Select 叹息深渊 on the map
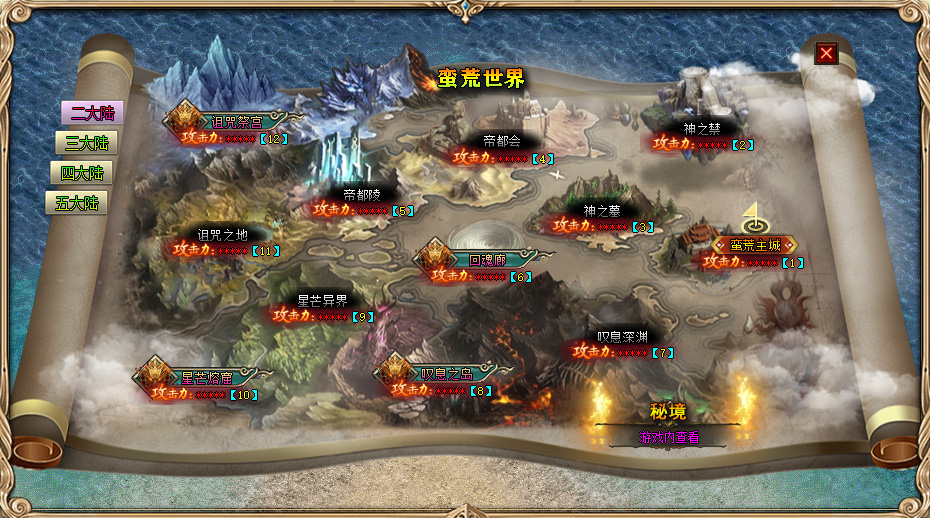This screenshot has height=518, width=930. pyautogui.click(x=622, y=337)
